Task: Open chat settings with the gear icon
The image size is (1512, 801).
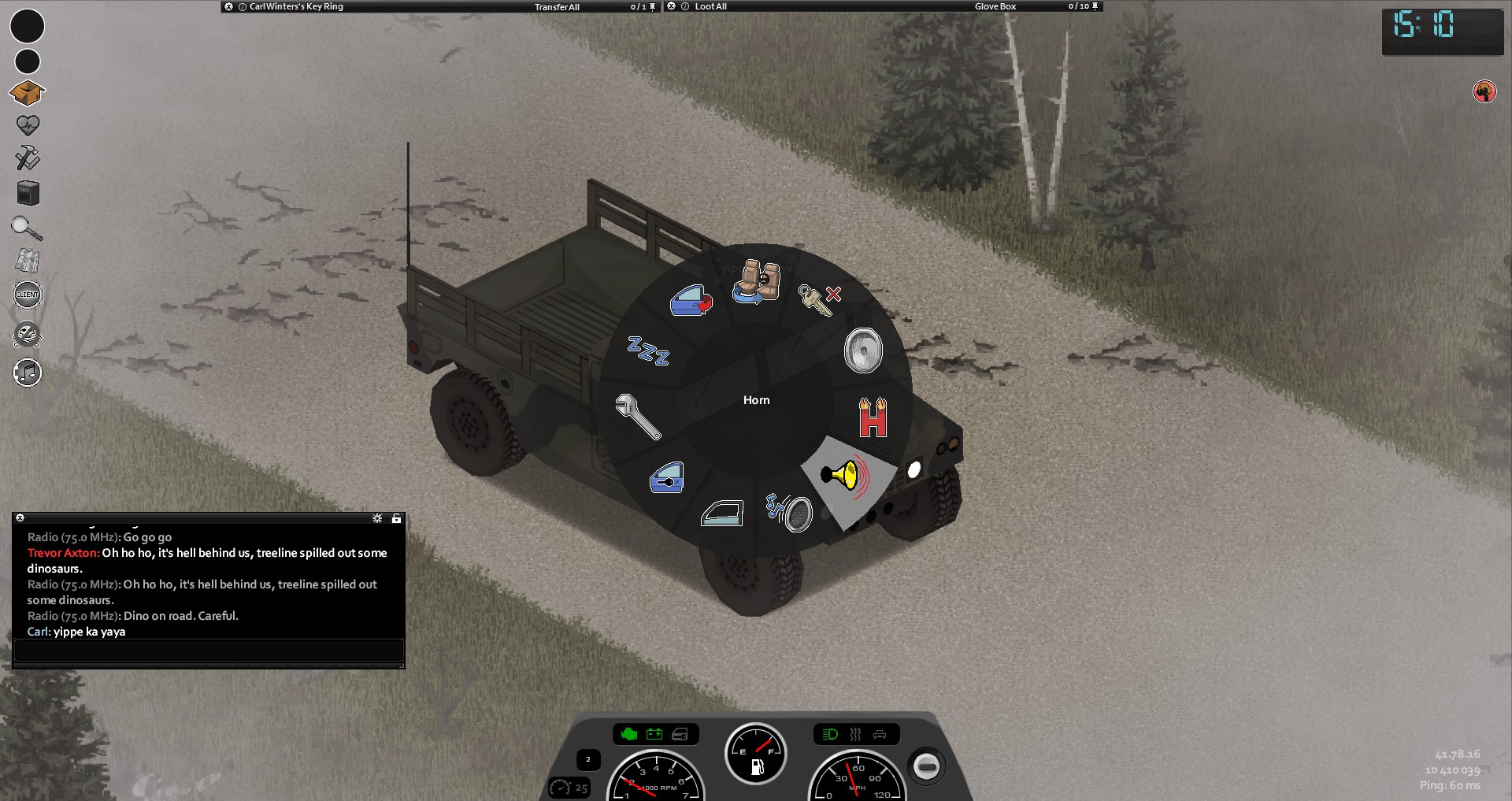Action: (377, 518)
